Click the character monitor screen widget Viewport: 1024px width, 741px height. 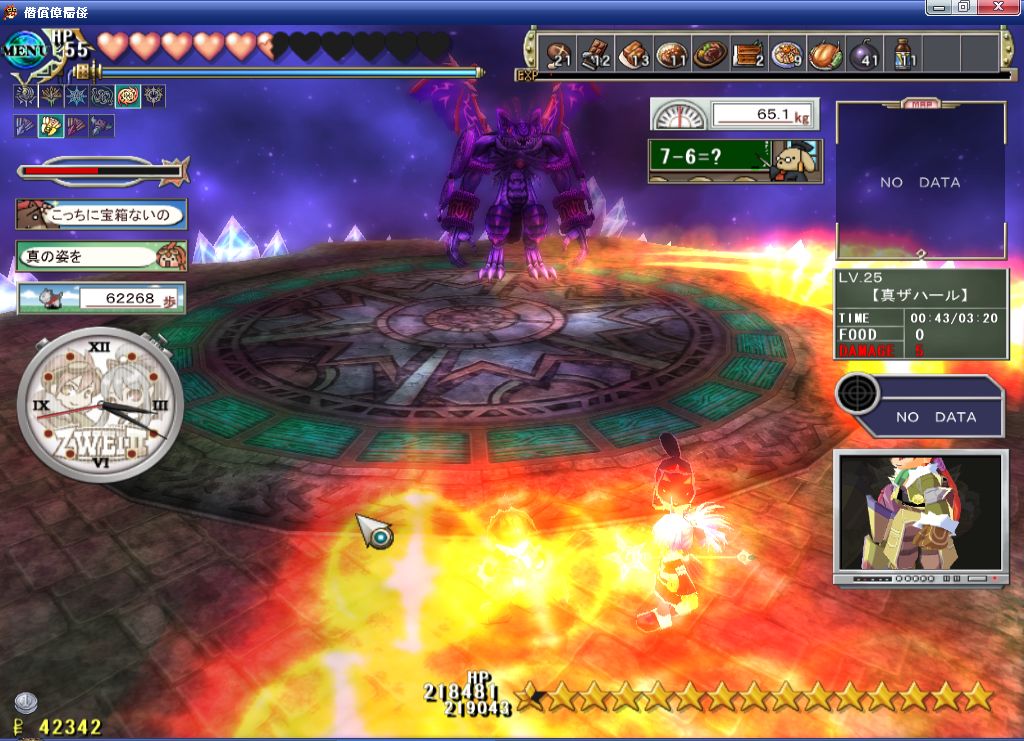click(920, 515)
